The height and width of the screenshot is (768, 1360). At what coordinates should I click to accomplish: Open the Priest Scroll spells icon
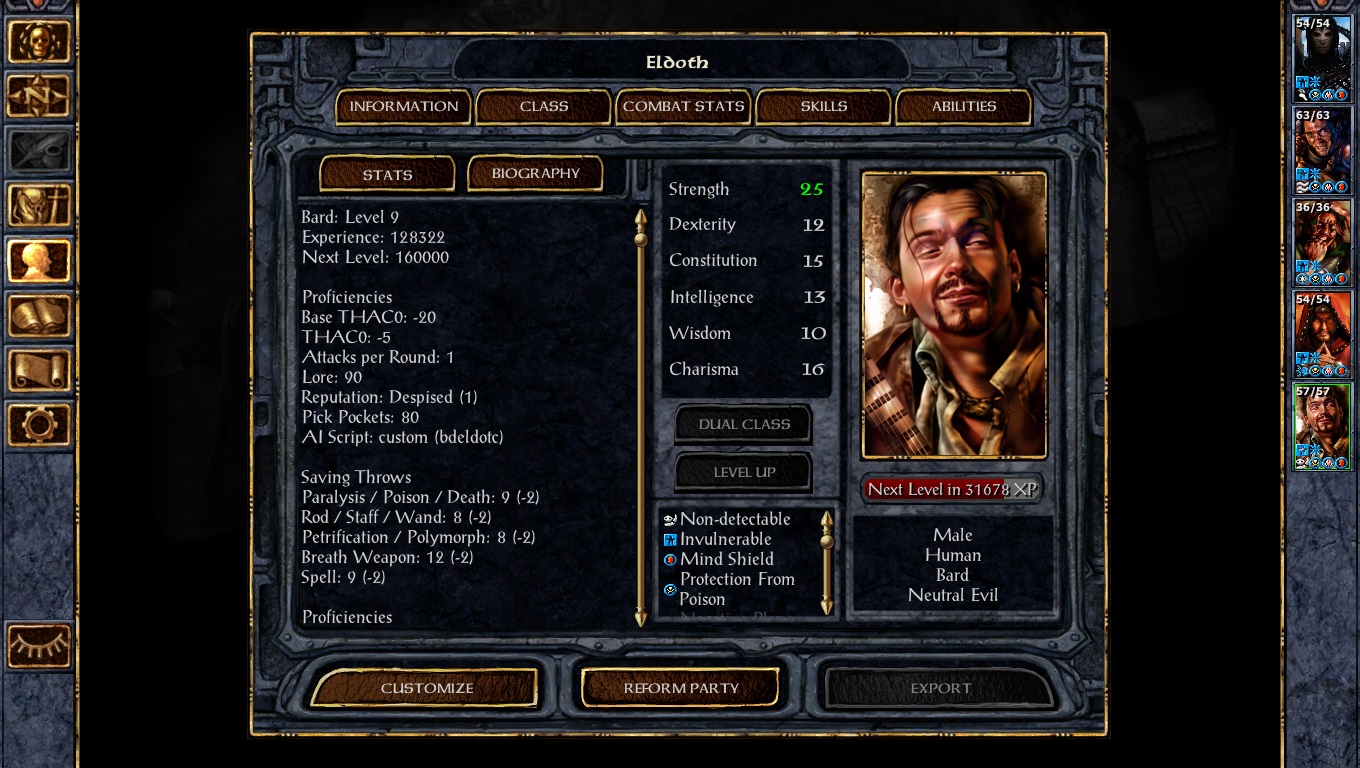coord(40,370)
